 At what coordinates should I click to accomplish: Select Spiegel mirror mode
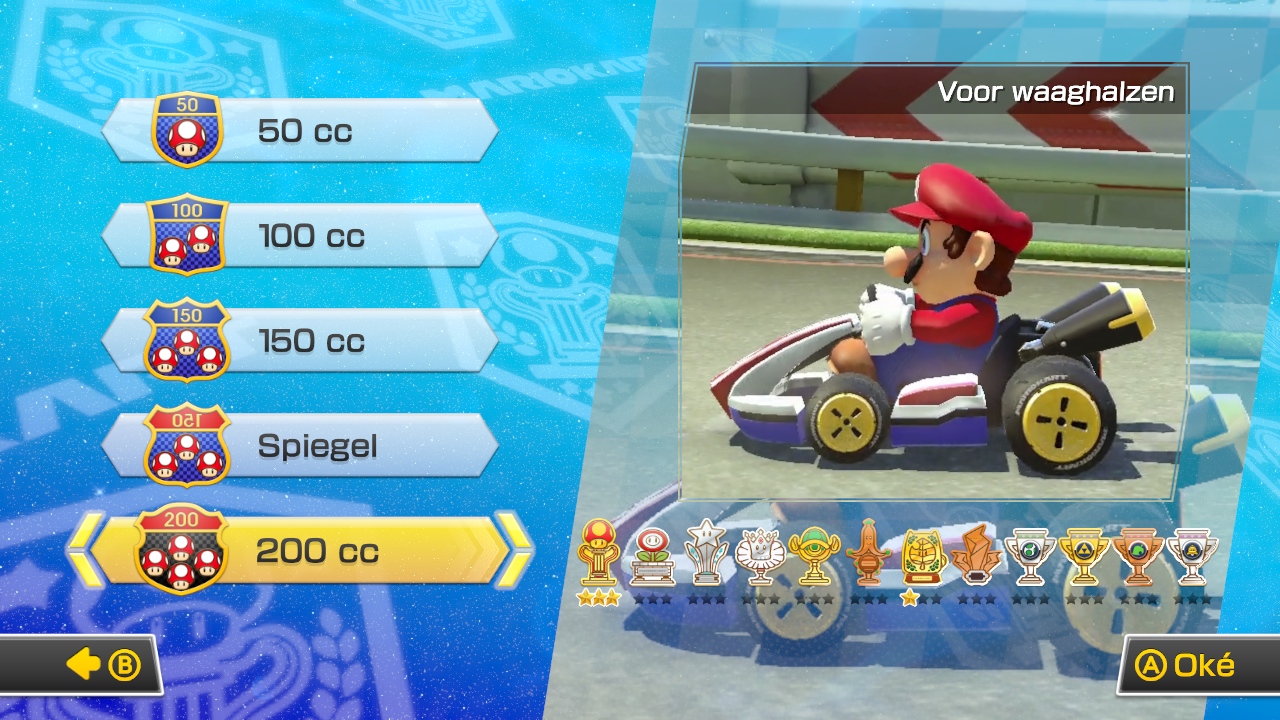300,446
